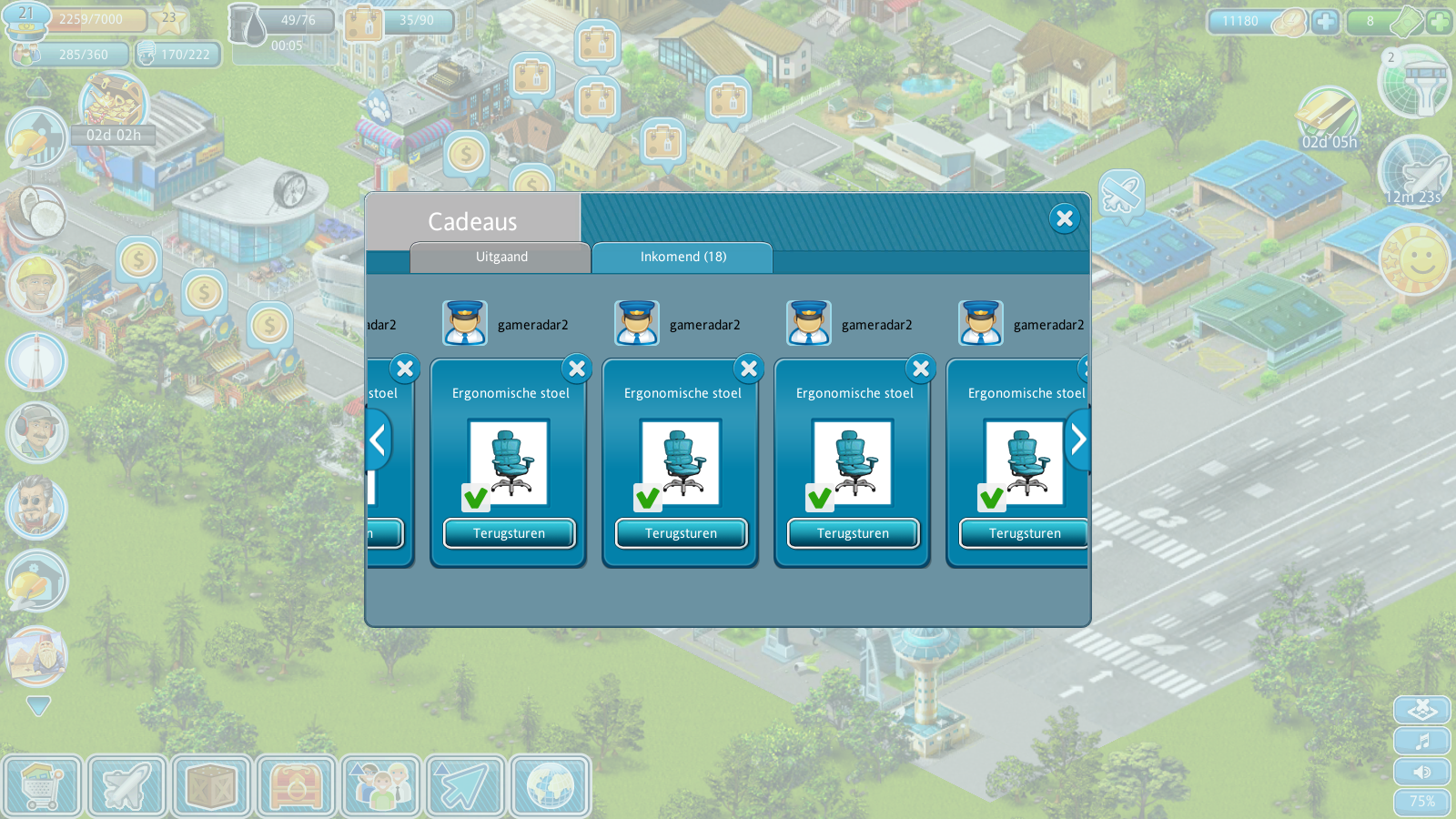Open the shopping cart store
The height and width of the screenshot is (819, 1456).
tap(42, 785)
